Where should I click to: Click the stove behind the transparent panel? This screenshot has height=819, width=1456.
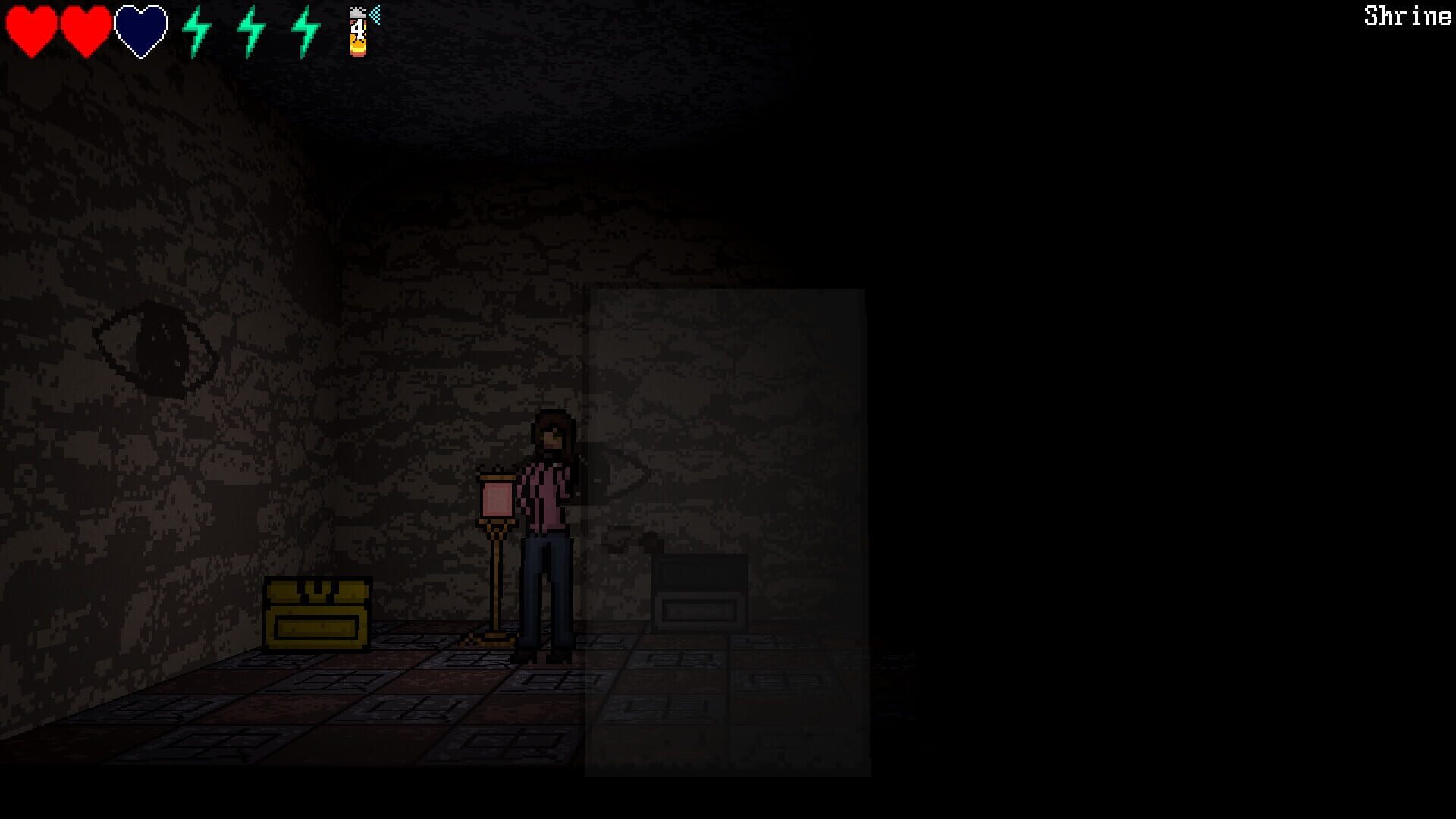(701, 591)
